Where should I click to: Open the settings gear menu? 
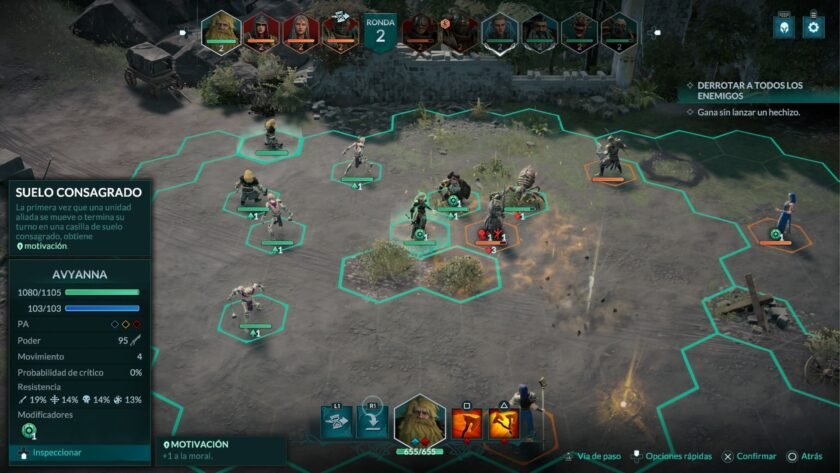pyautogui.click(x=814, y=27)
